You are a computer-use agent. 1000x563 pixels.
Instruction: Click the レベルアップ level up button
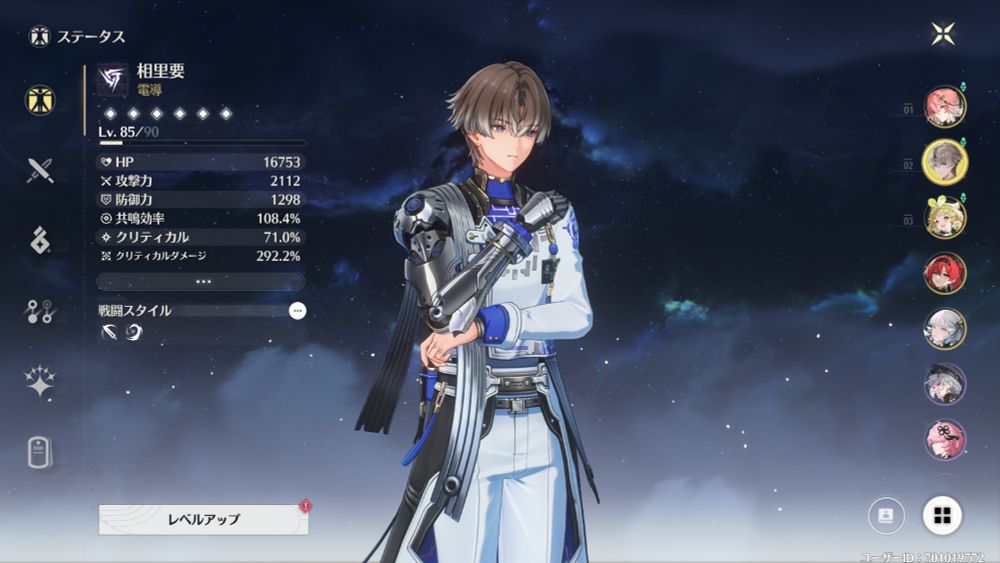click(x=203, y=519)
